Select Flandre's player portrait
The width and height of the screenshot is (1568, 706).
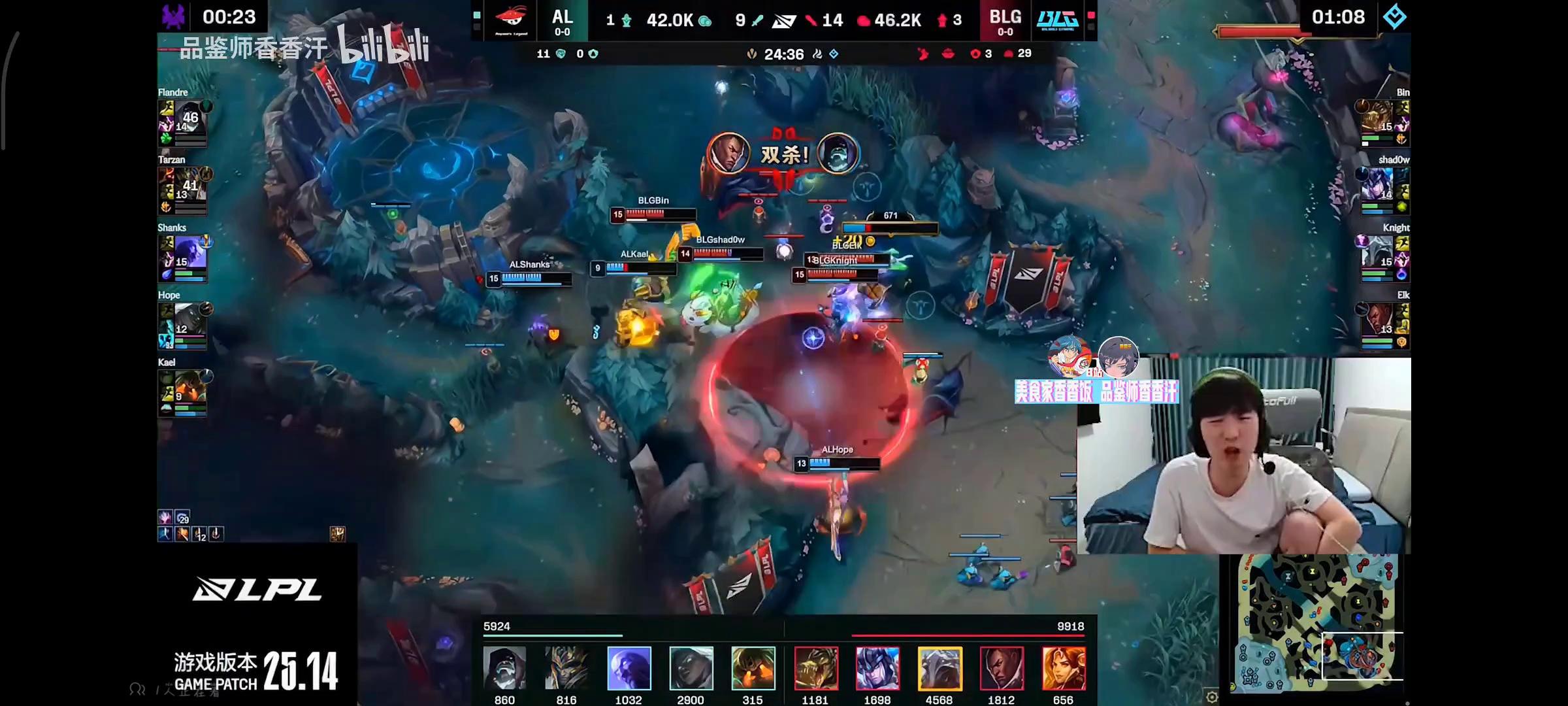(x=189, y=119)
